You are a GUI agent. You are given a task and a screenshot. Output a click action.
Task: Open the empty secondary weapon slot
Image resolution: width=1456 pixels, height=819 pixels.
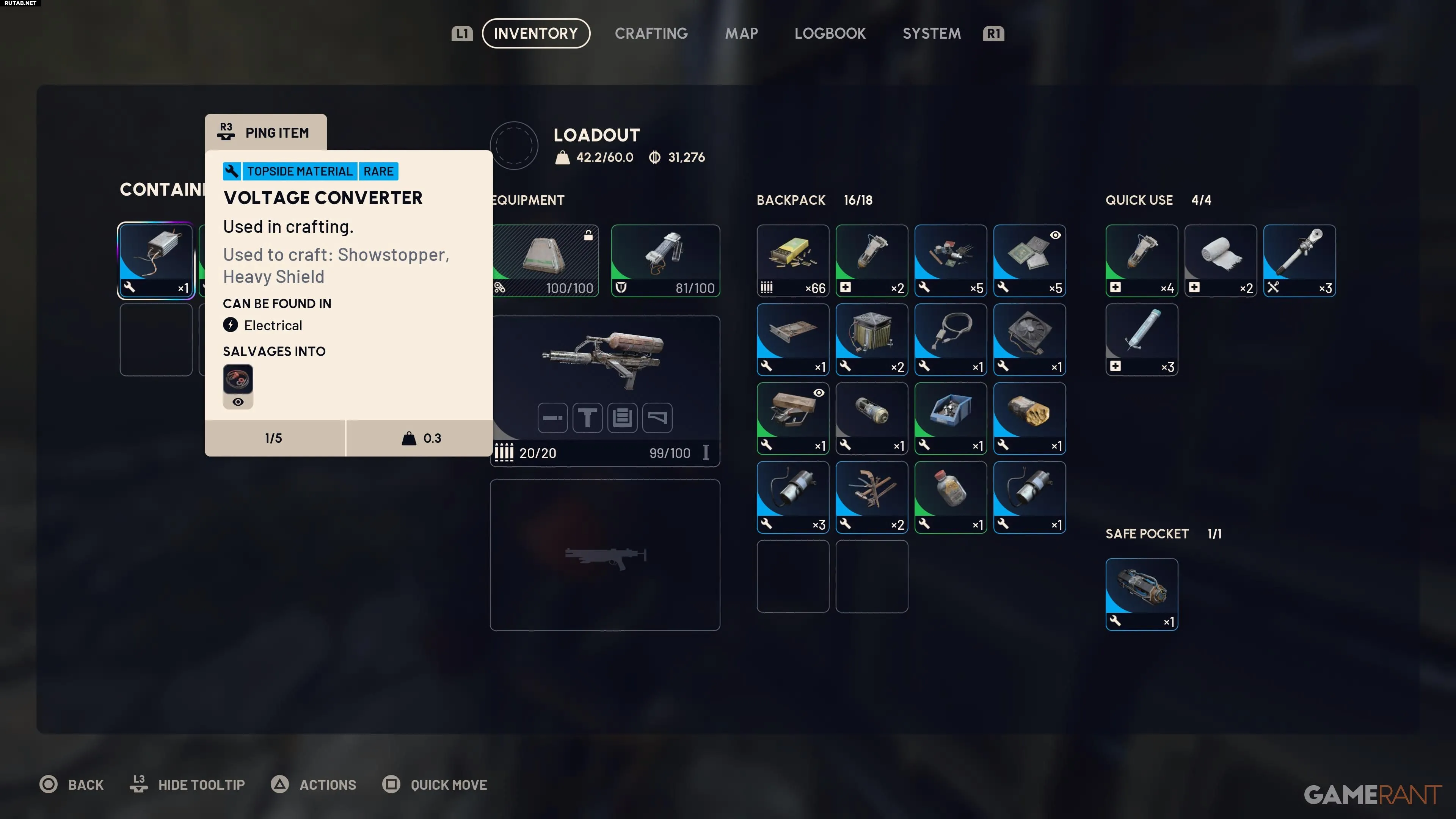tap(604, 554)
